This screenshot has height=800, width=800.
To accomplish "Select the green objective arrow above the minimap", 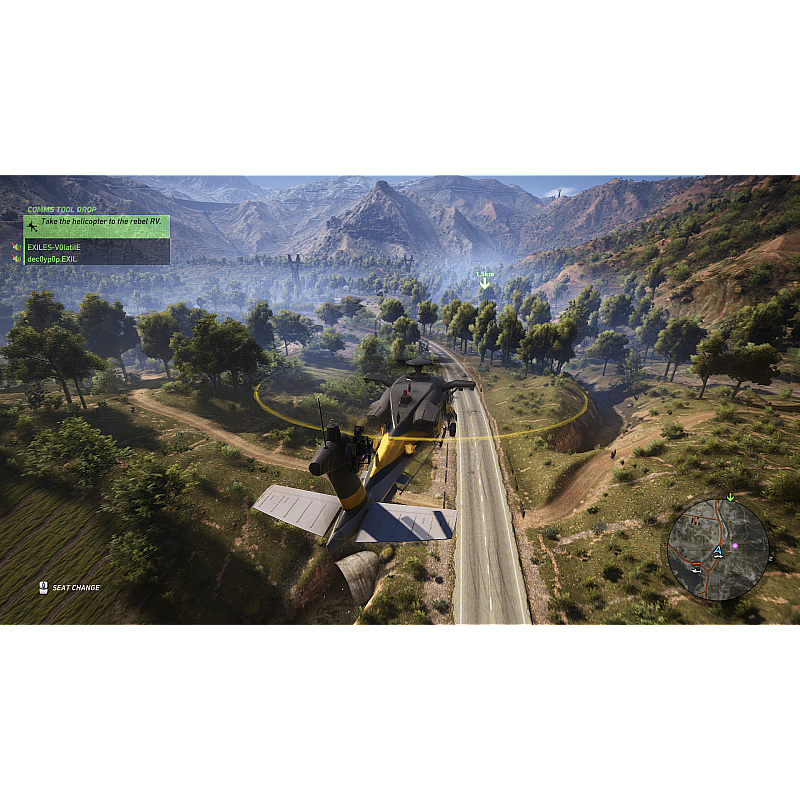I will tap(730, 497).
